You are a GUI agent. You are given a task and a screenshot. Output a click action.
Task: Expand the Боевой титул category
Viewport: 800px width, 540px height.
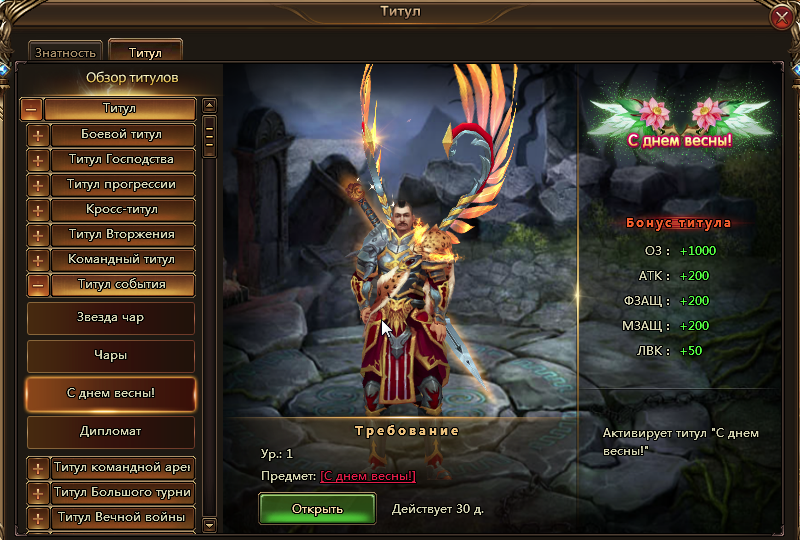click(38, 135)
